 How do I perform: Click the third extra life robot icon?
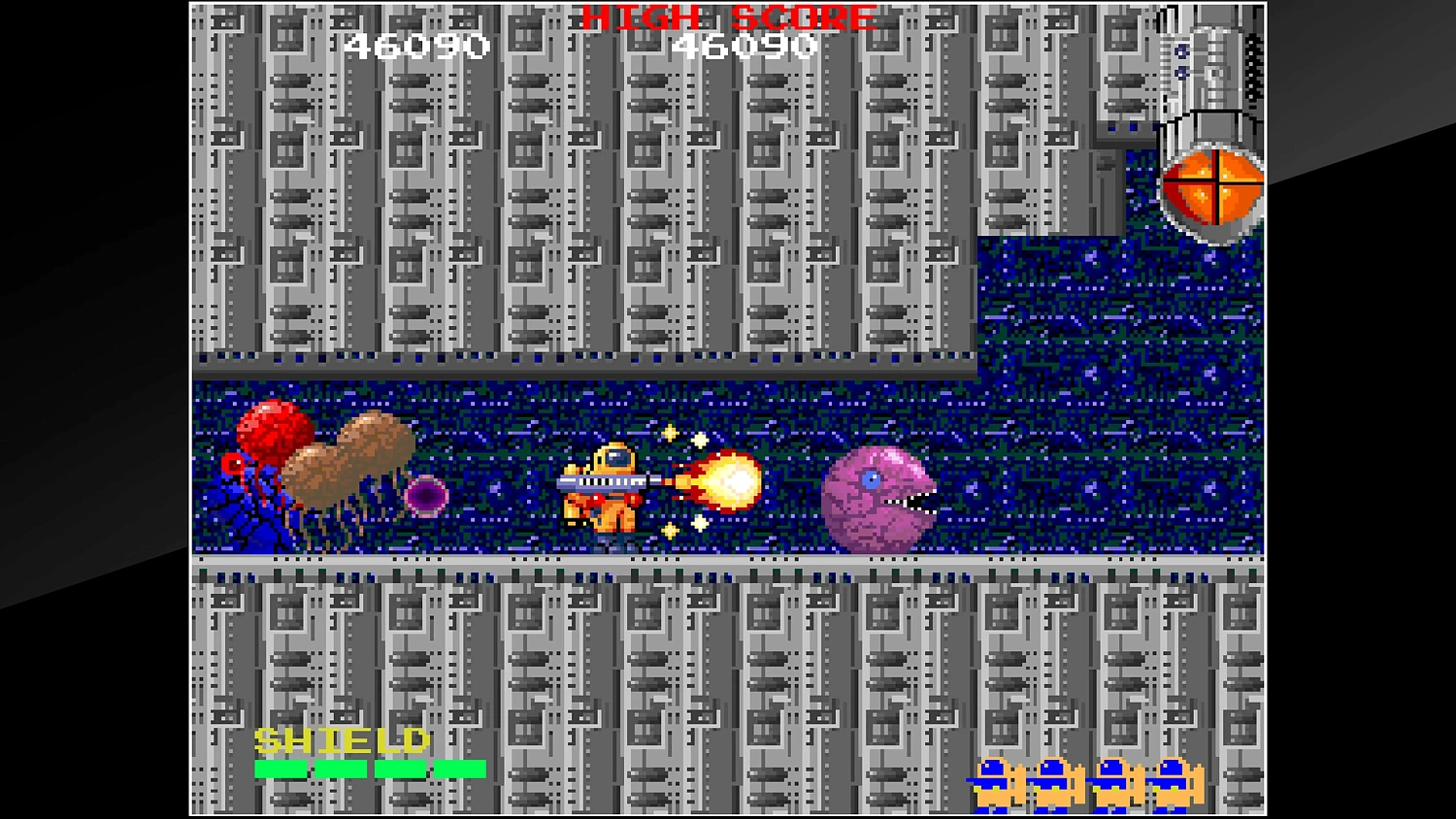point(1111,781)
